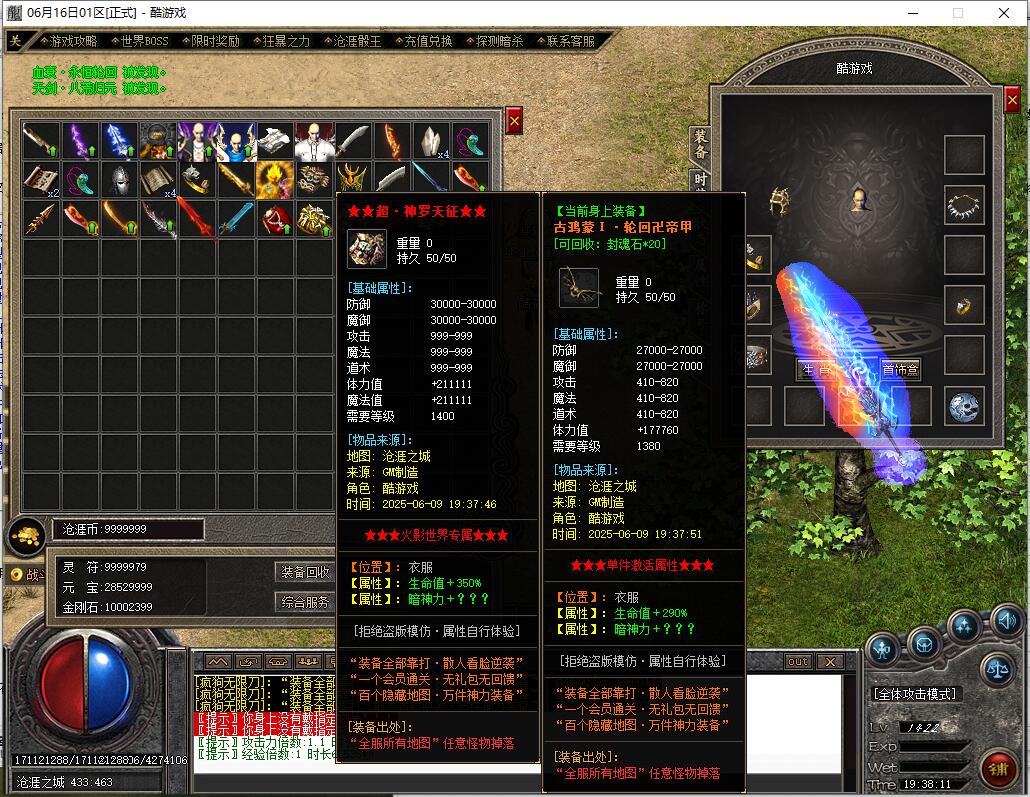Screen dimensions: 1030x797
Task: Close the character equipment panel
Action: (x=1012, y=101)
